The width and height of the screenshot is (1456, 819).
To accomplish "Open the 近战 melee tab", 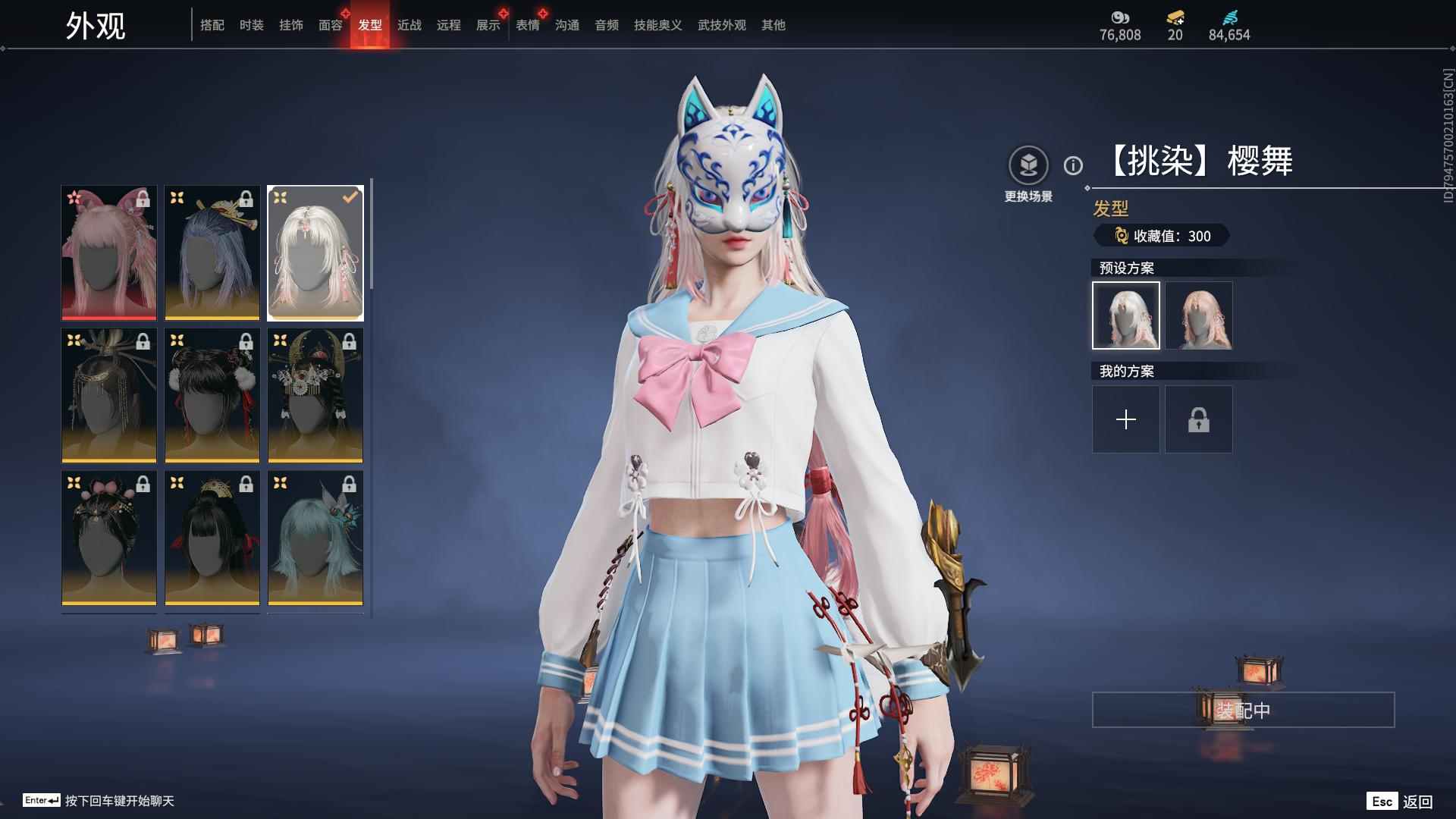I will coord(409,25).
